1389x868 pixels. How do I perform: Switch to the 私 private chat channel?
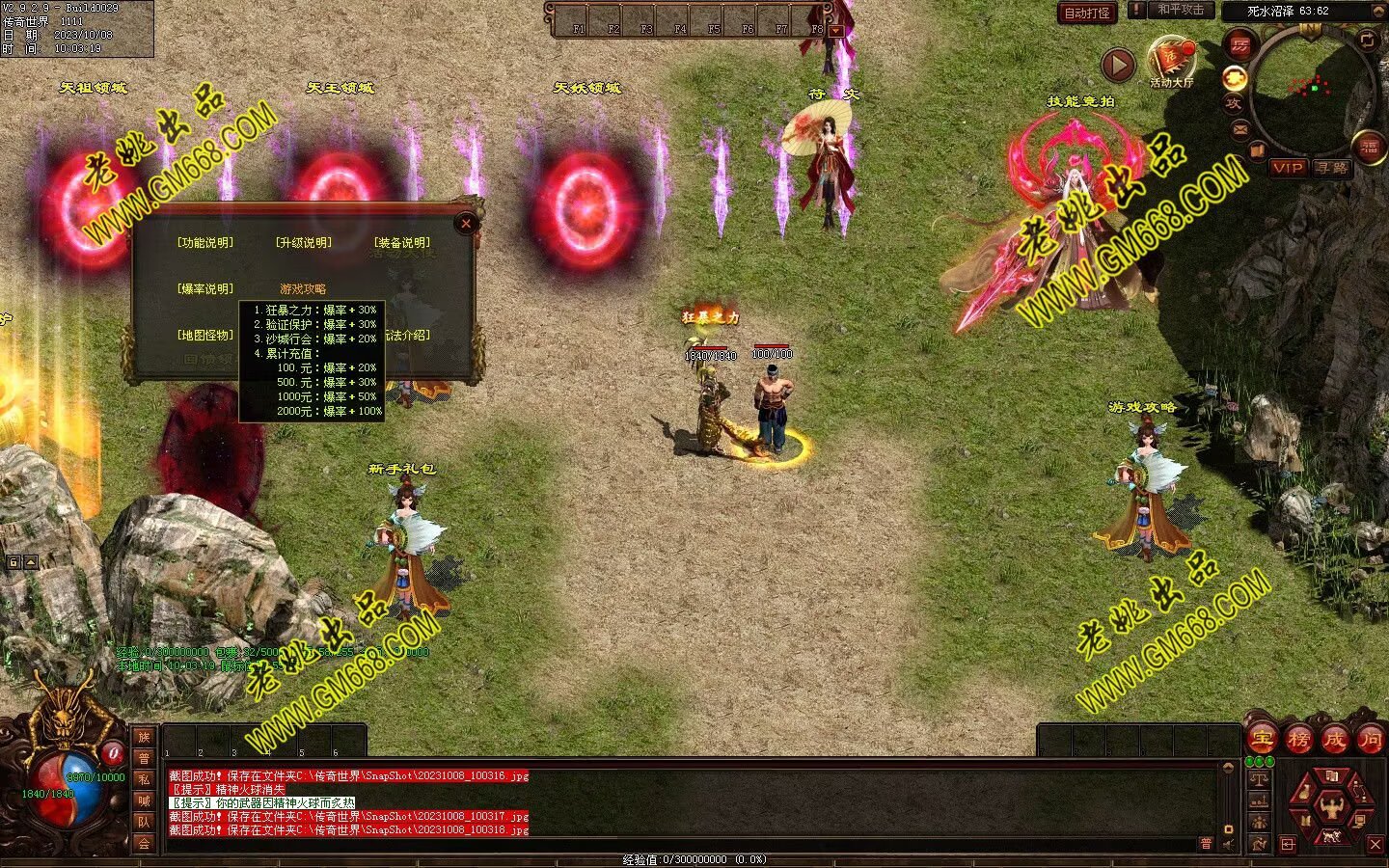pos(144,779)
